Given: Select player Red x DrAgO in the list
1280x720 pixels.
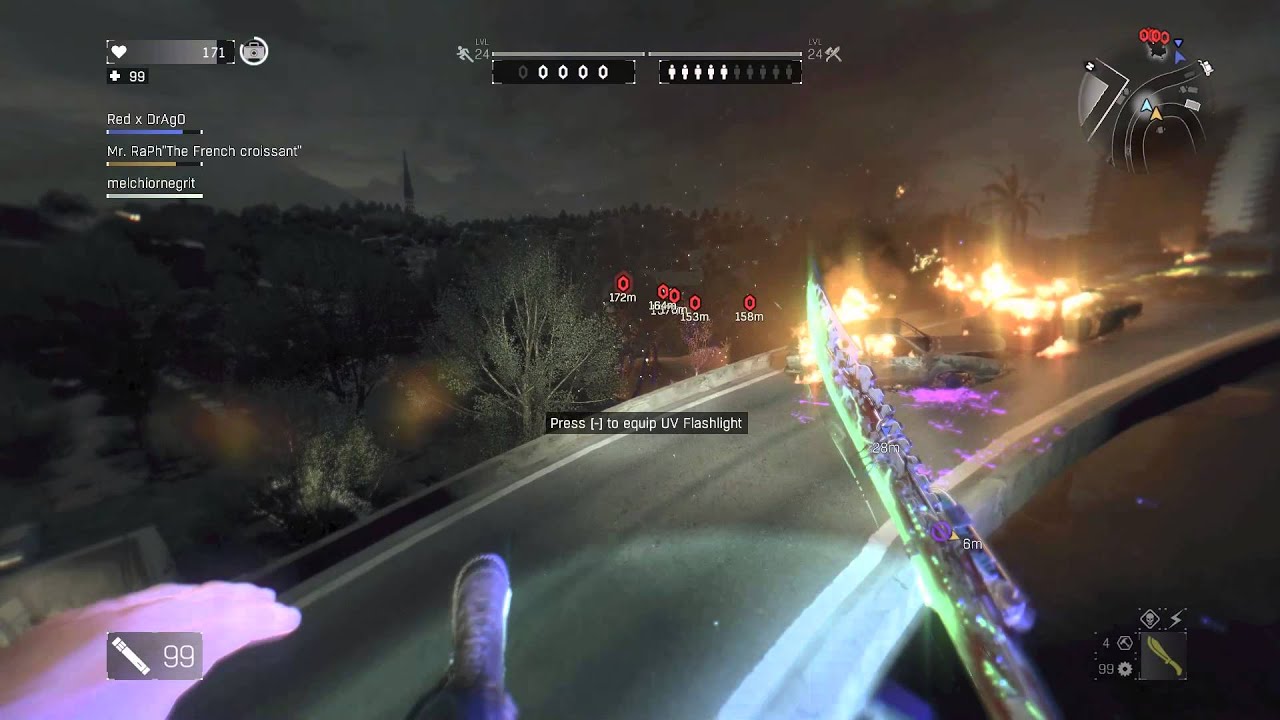Looking at the screenshot, I should pos(146,119).
